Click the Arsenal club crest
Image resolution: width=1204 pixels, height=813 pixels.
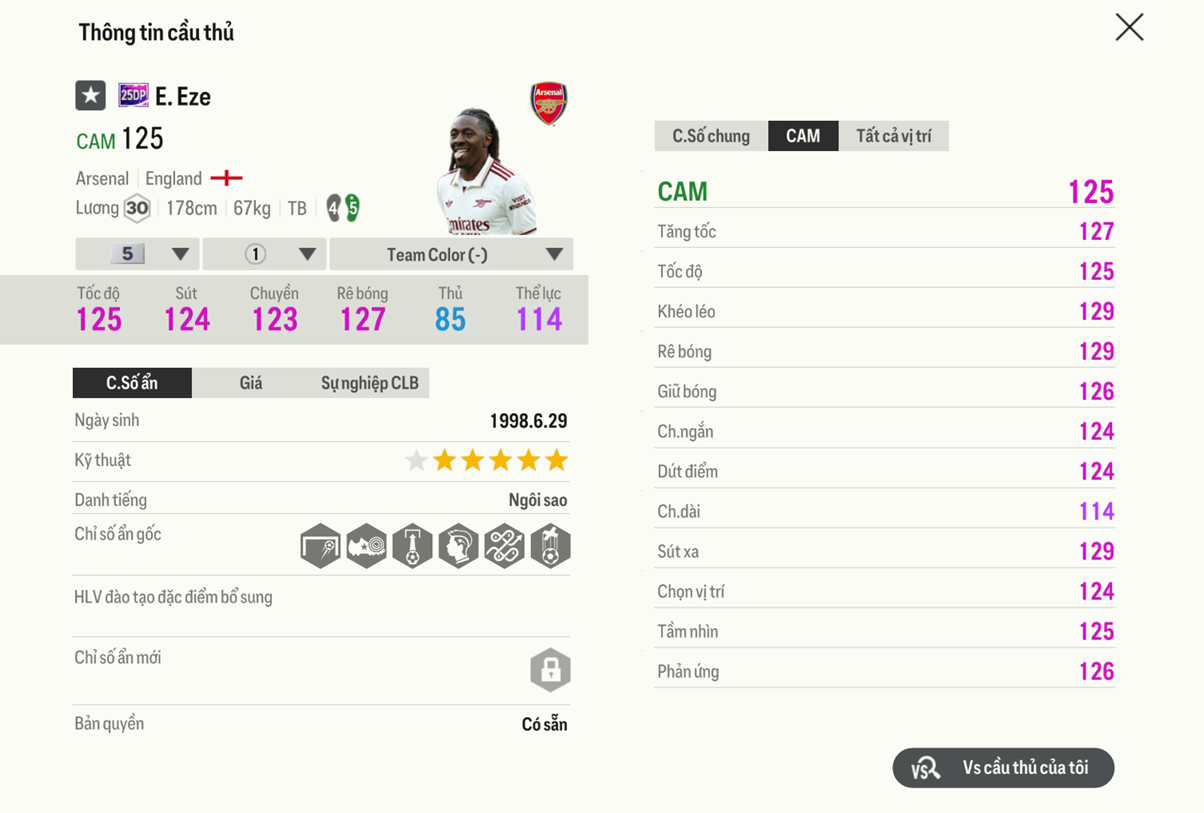[548, 103]
